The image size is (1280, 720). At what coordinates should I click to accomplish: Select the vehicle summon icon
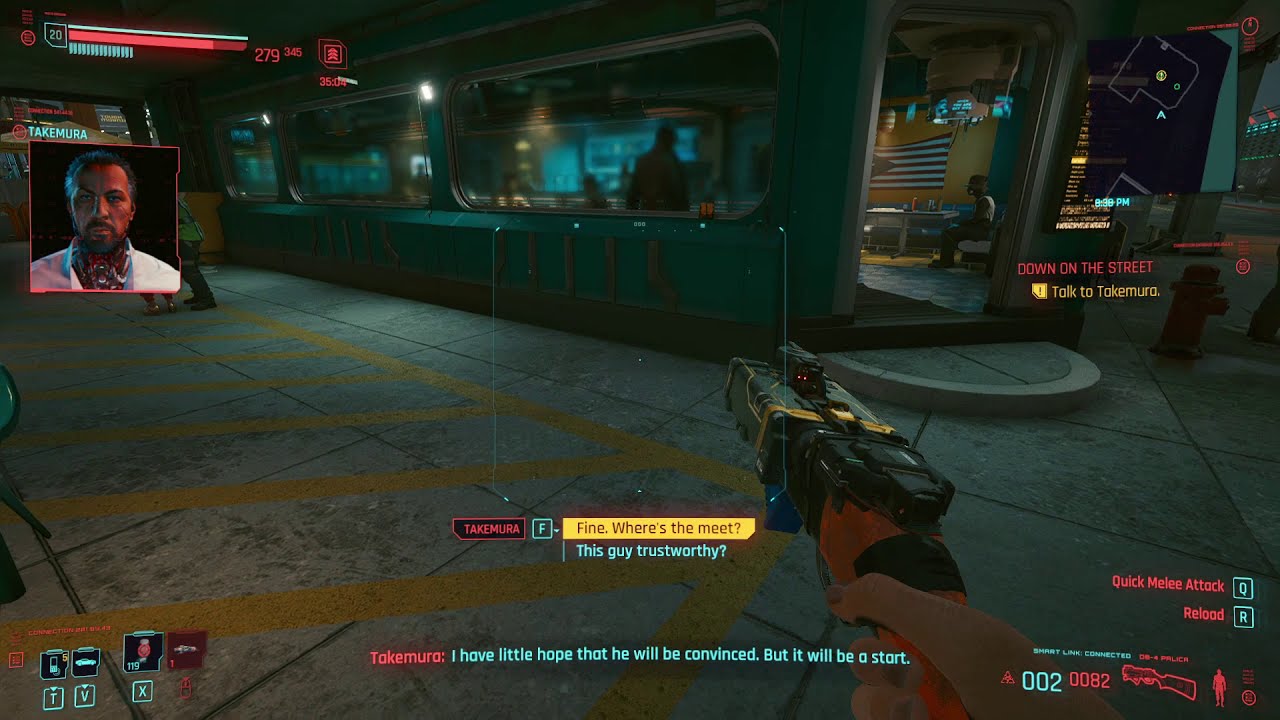coord(85,663)
